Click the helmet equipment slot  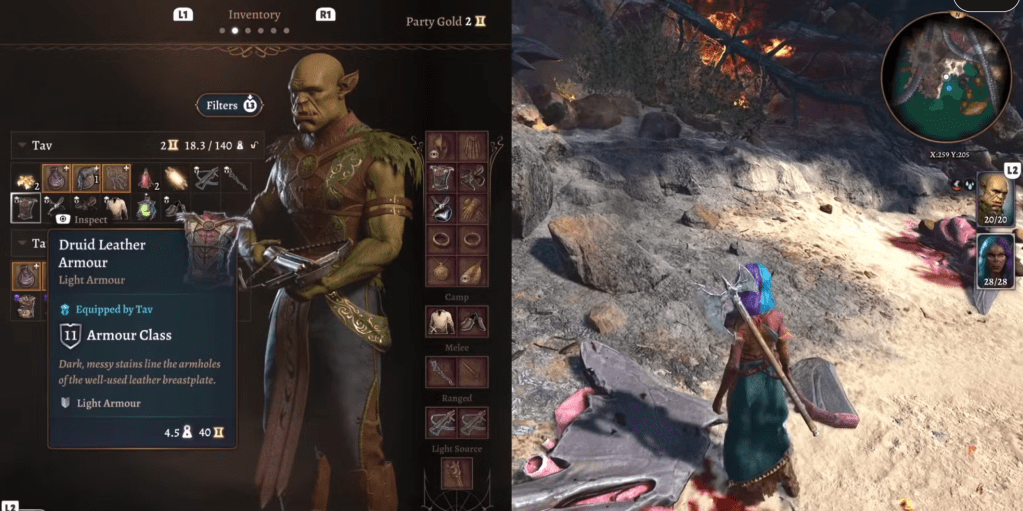pyautogui.click(x=441, y=146)
